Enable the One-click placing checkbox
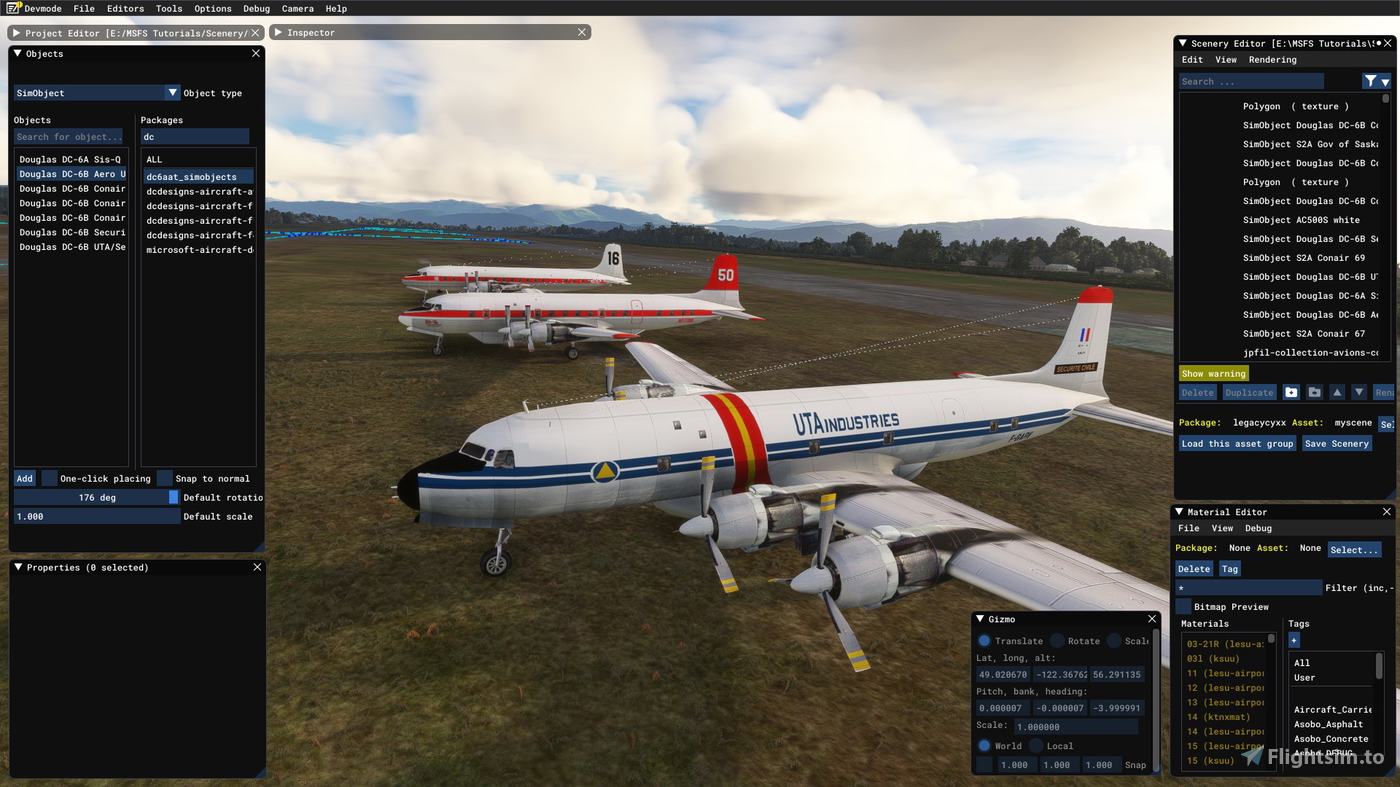This screenshot has height=787, width=1400. [48, 478]
